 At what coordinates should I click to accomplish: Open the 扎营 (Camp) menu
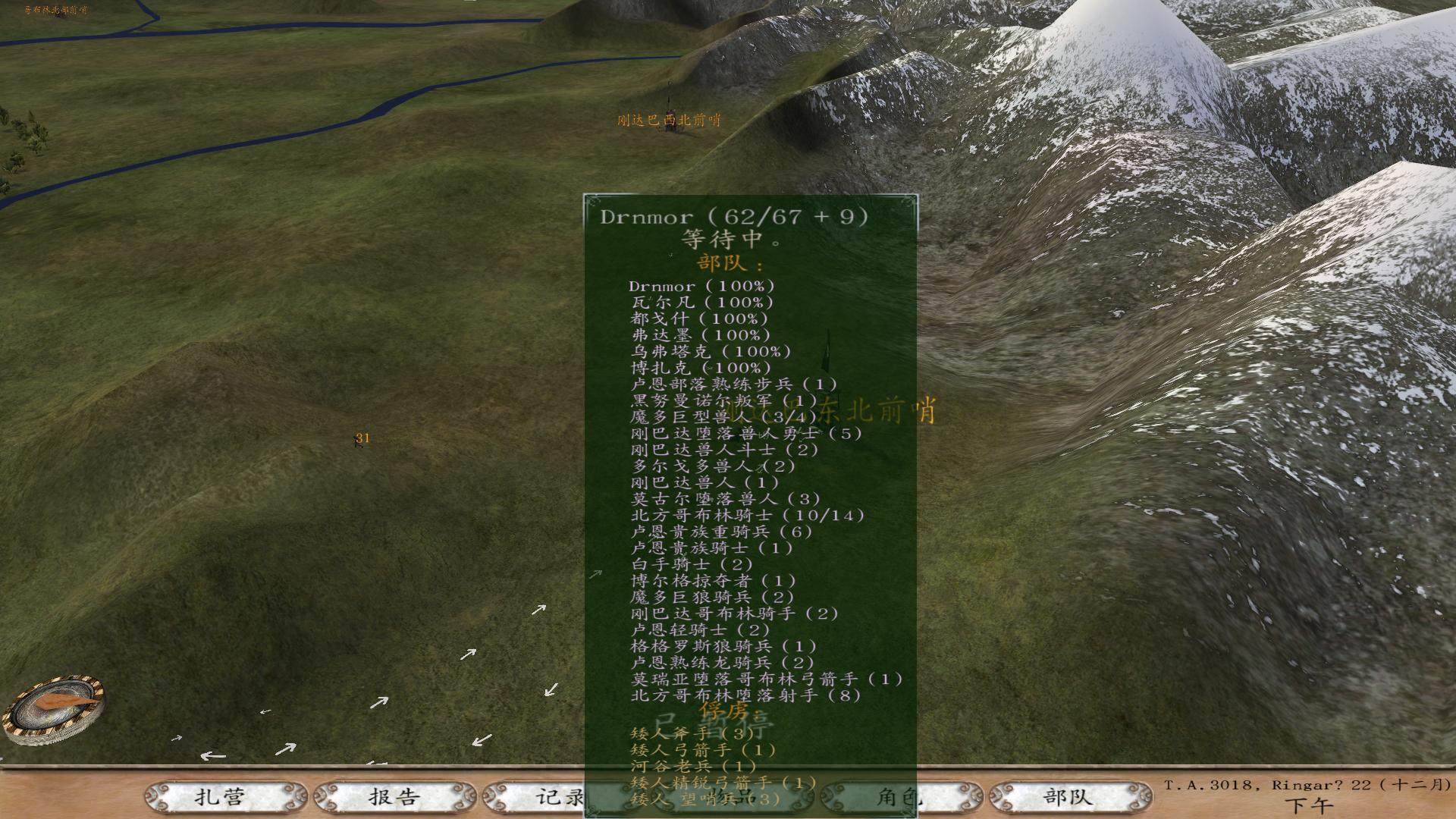[x=220, y=797]
